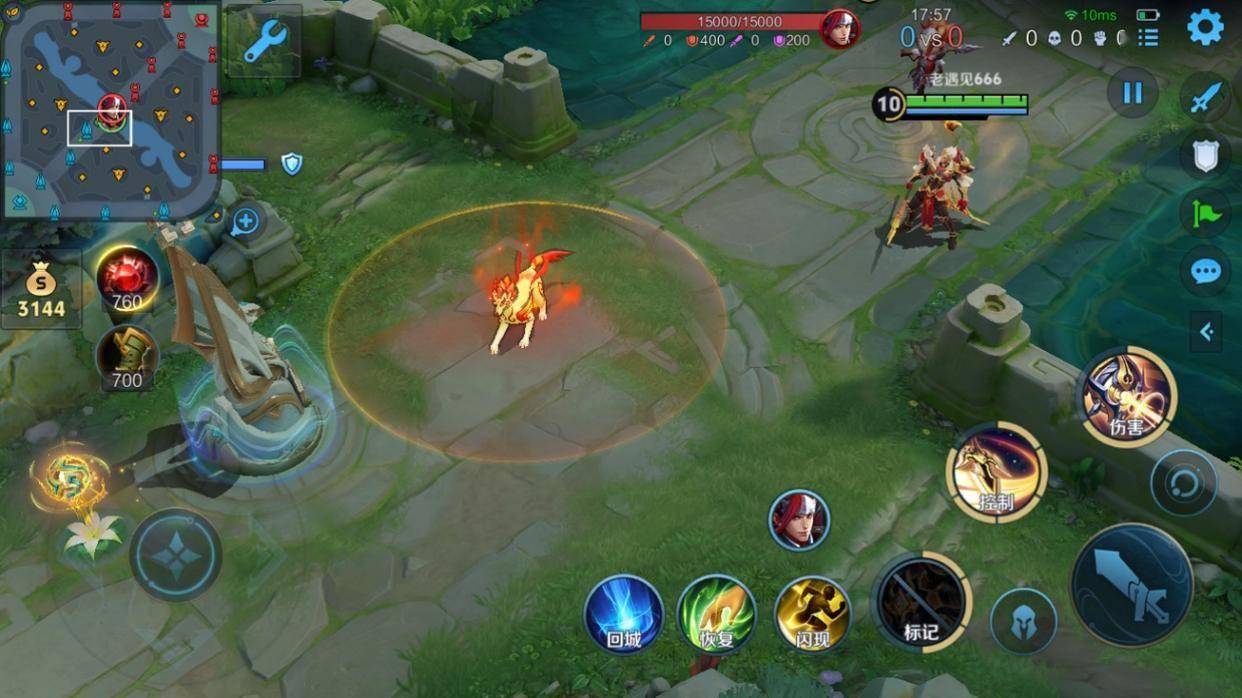Use the 恢复 heal spell
Screen dimensions: 1242x698
pyautogui.click(x=717, y=614)
